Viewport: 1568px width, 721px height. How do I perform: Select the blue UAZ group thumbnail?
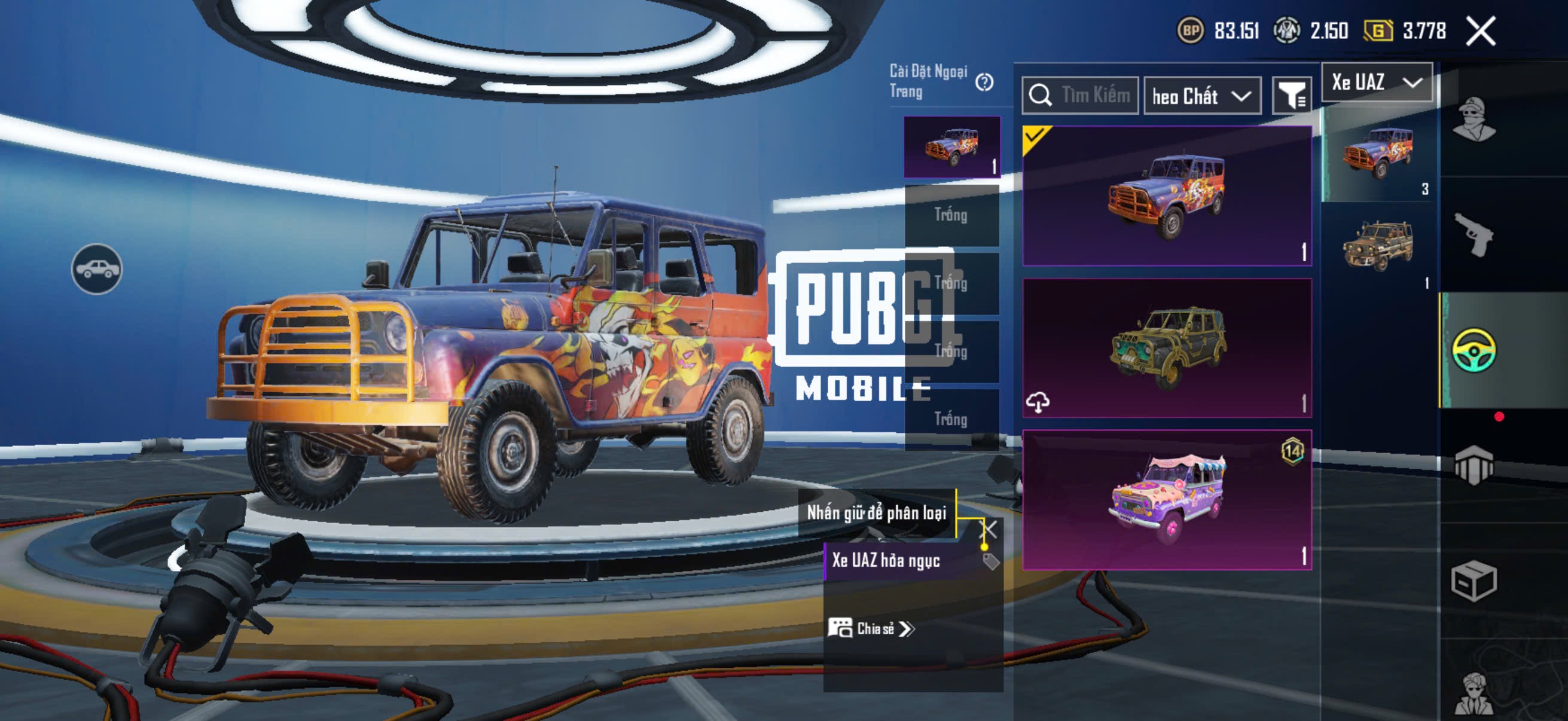pos(1378,152)
